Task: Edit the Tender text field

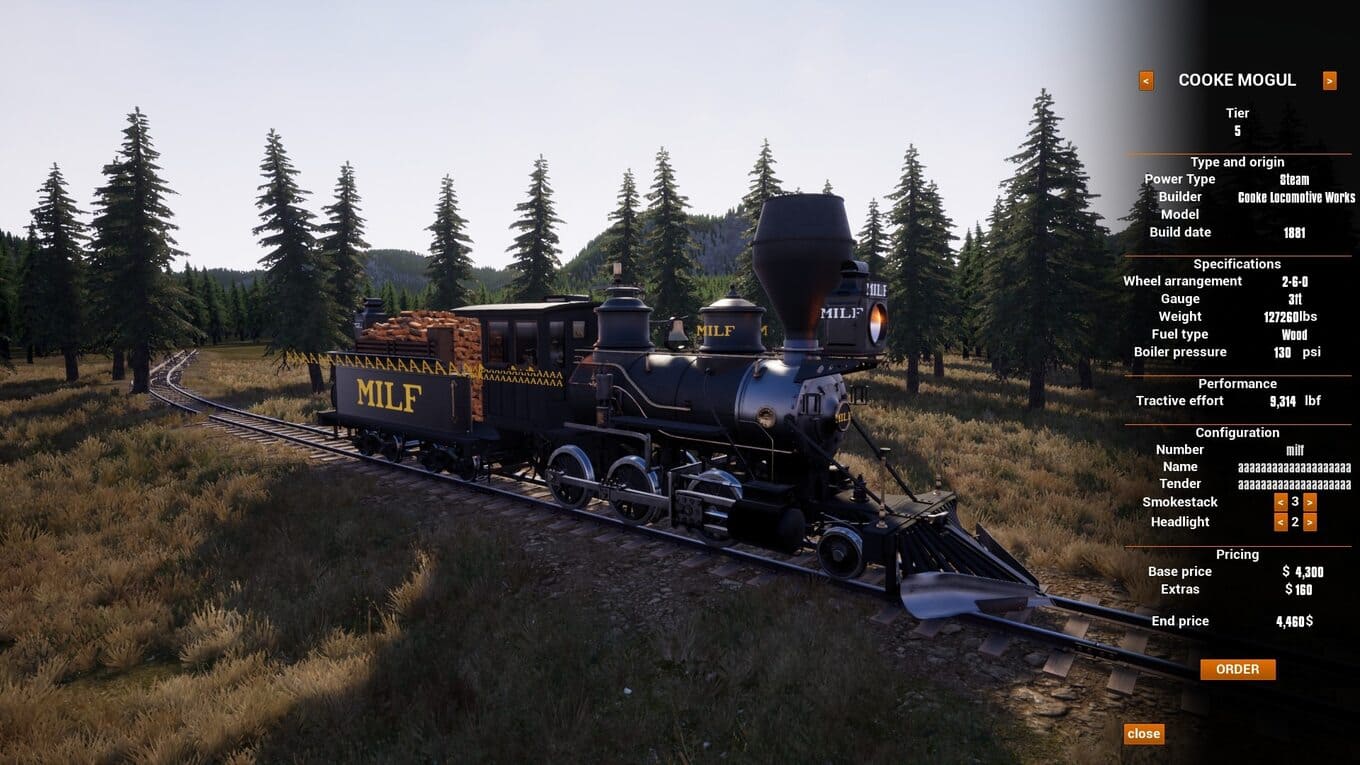Action: (1294, 484)
